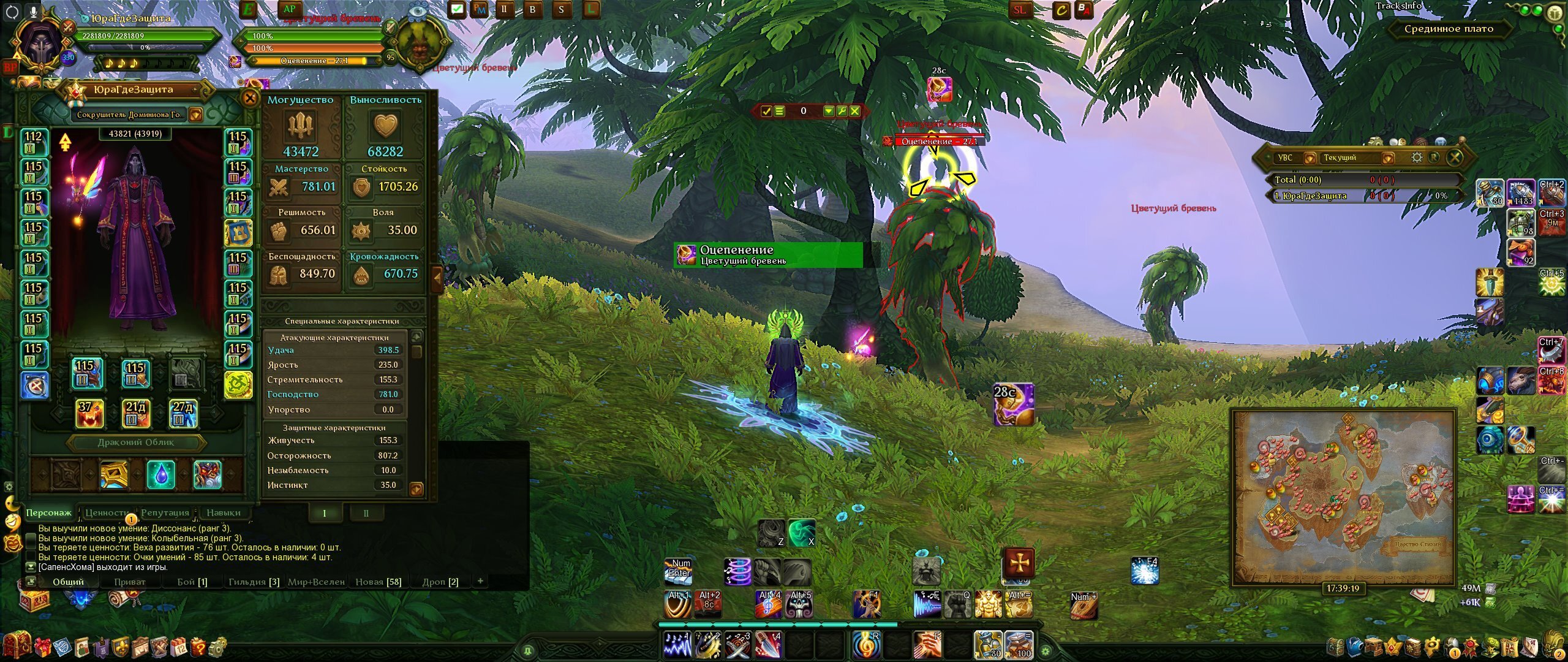Close the damage meter panel
This screenshot has width=1568, height=662.
coord(1455,158)
